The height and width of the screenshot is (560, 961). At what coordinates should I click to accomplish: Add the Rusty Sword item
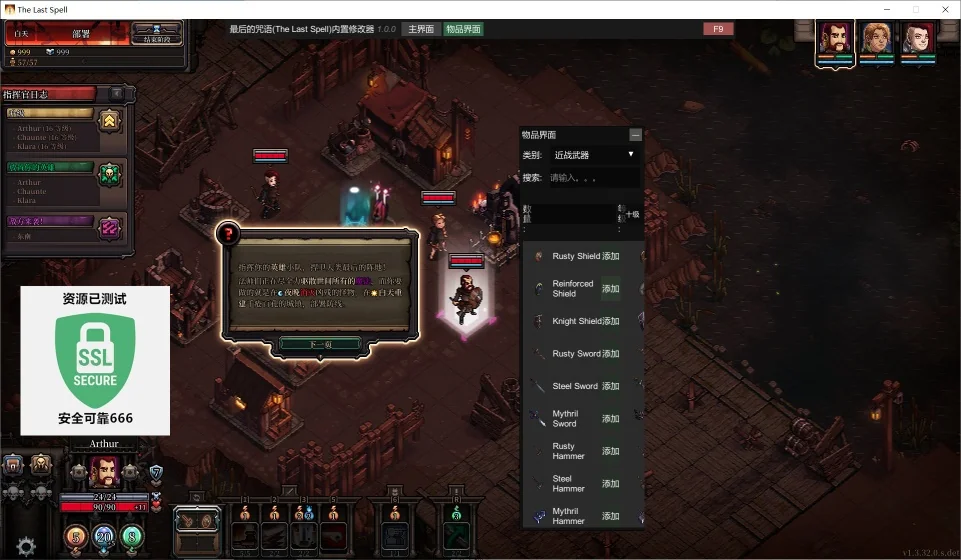tap(611, 354)
